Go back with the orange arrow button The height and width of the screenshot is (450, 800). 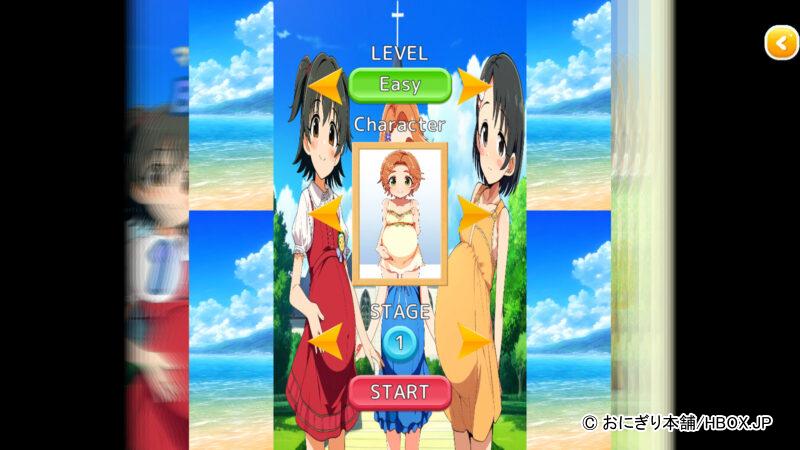pos(780,43)
